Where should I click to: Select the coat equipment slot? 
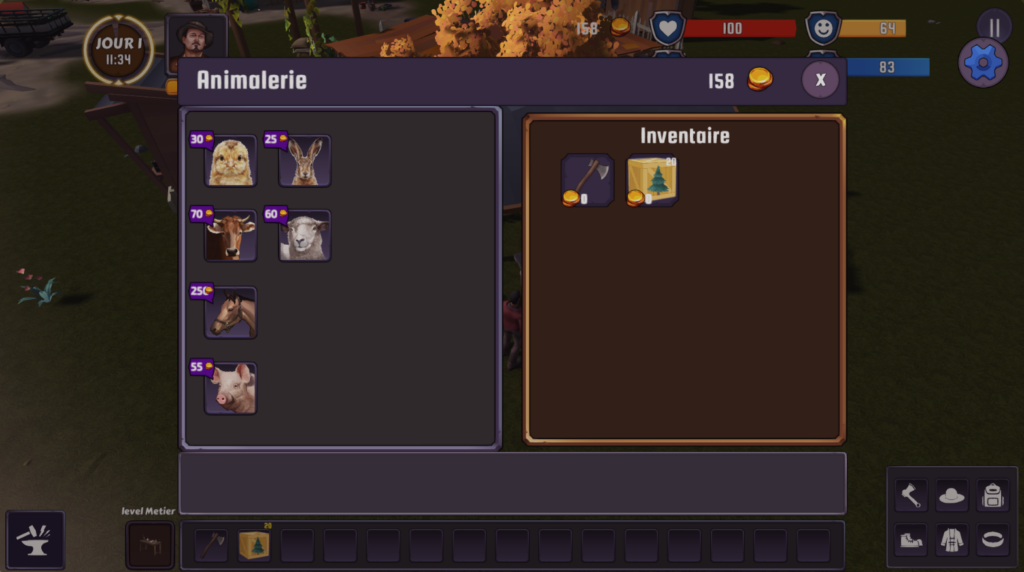point(951,539)
